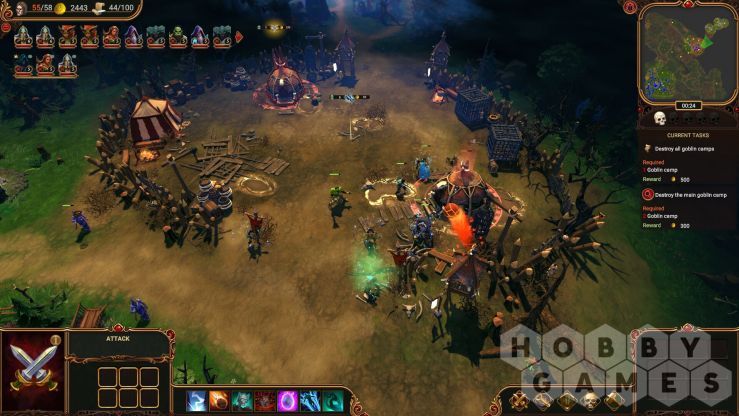
Task: Click the hero portrait in top bar
Action: click(20, 8)
